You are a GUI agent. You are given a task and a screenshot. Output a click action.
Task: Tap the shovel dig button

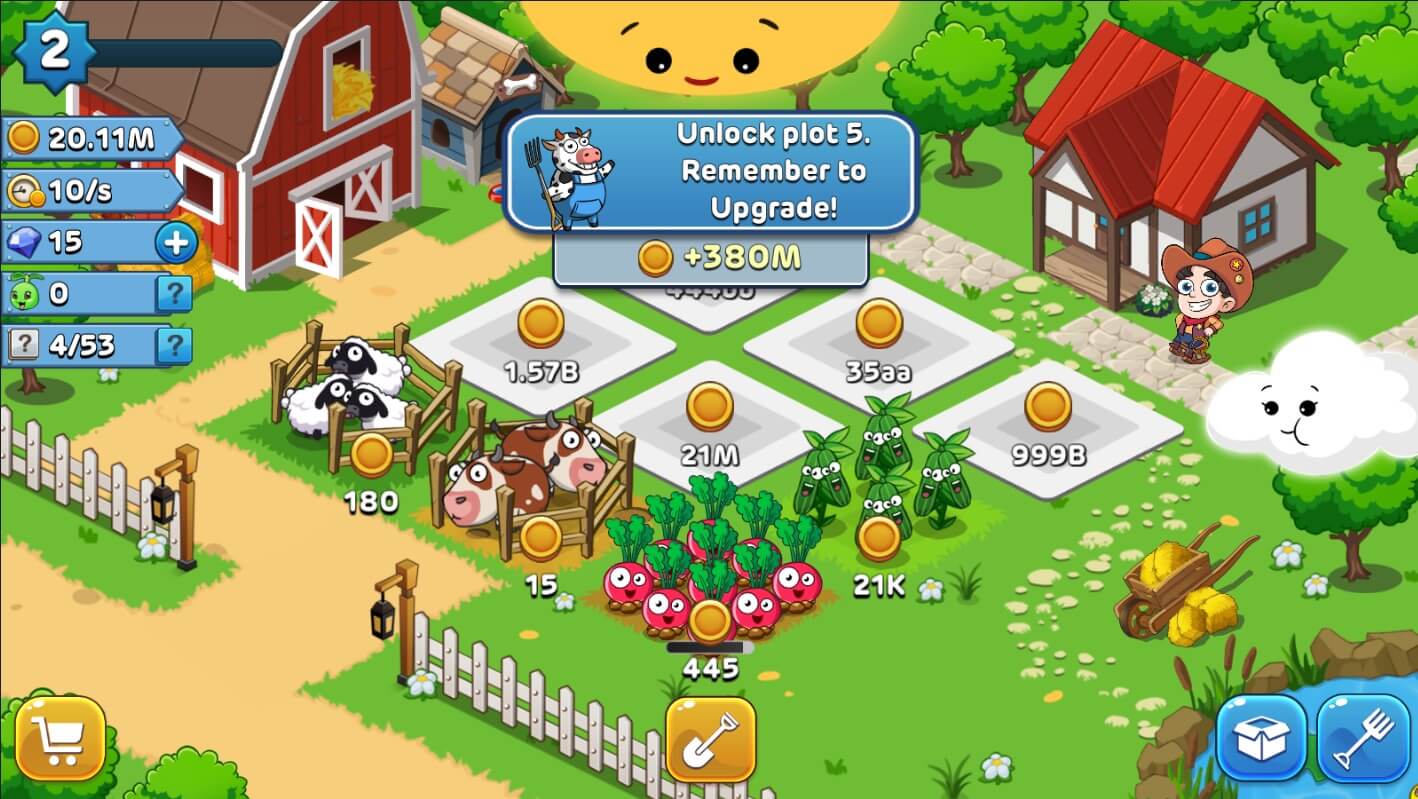click(x=710, y=739)
